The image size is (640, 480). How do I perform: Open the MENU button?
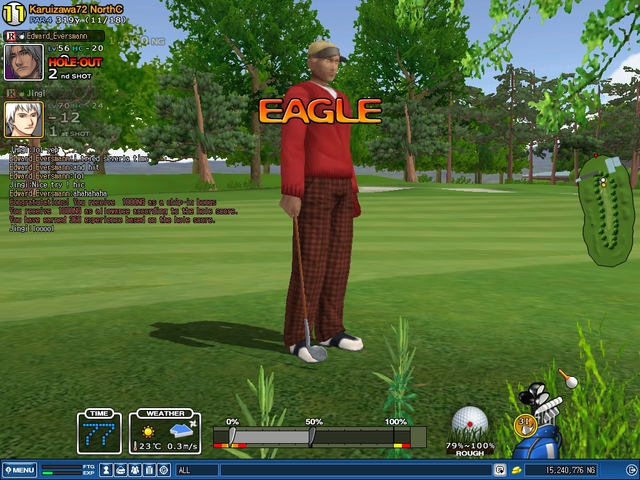click(19, 469)
